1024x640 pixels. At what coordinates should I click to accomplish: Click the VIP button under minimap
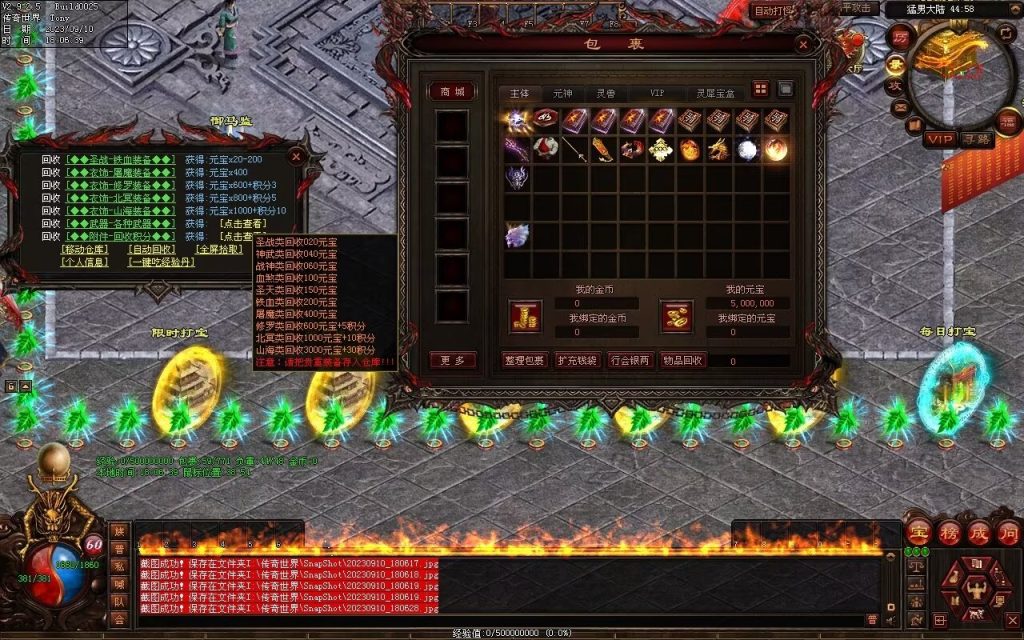939,139
